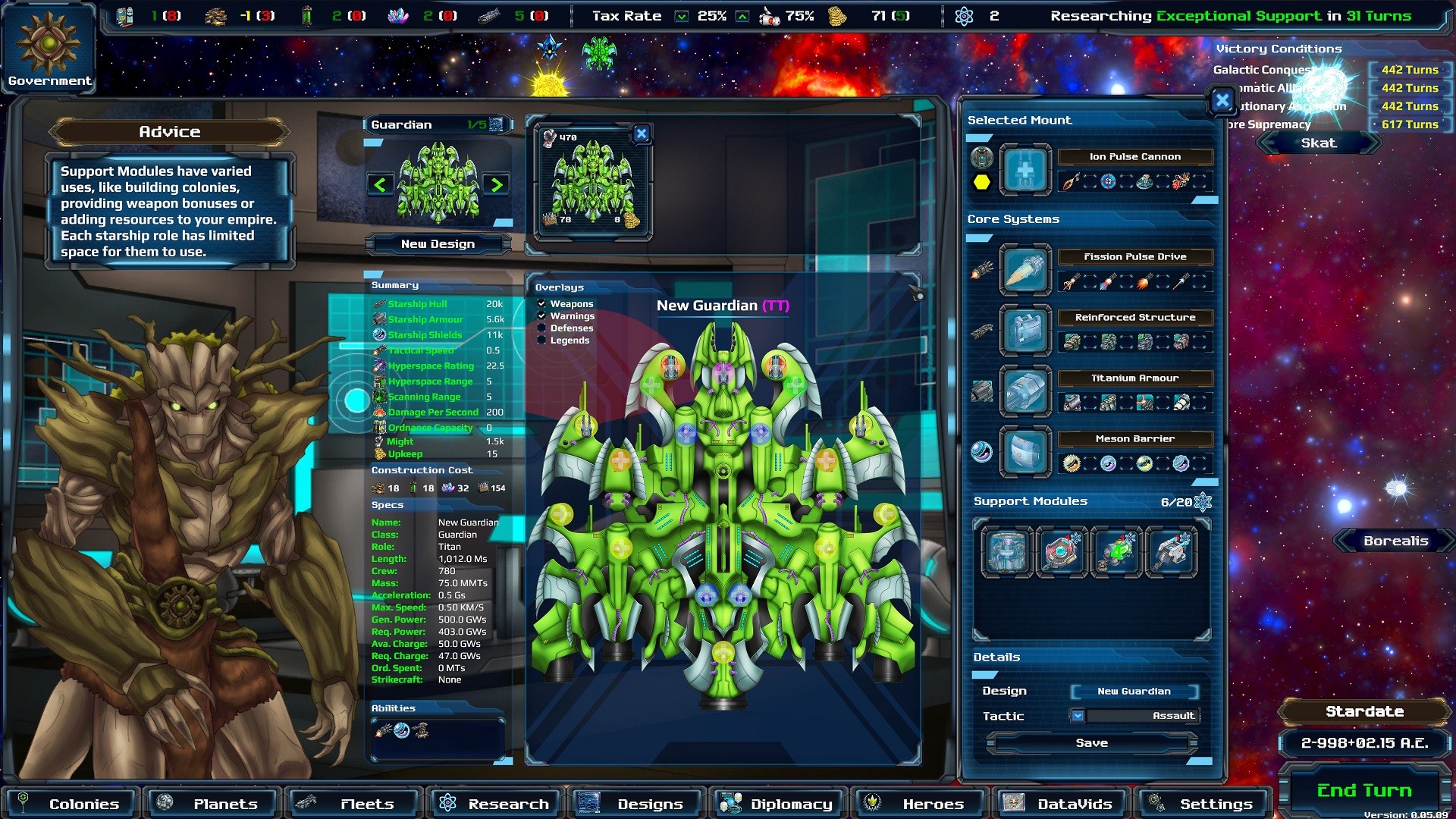Click the New Design button

pyautogui.click(x=438, y=243)
